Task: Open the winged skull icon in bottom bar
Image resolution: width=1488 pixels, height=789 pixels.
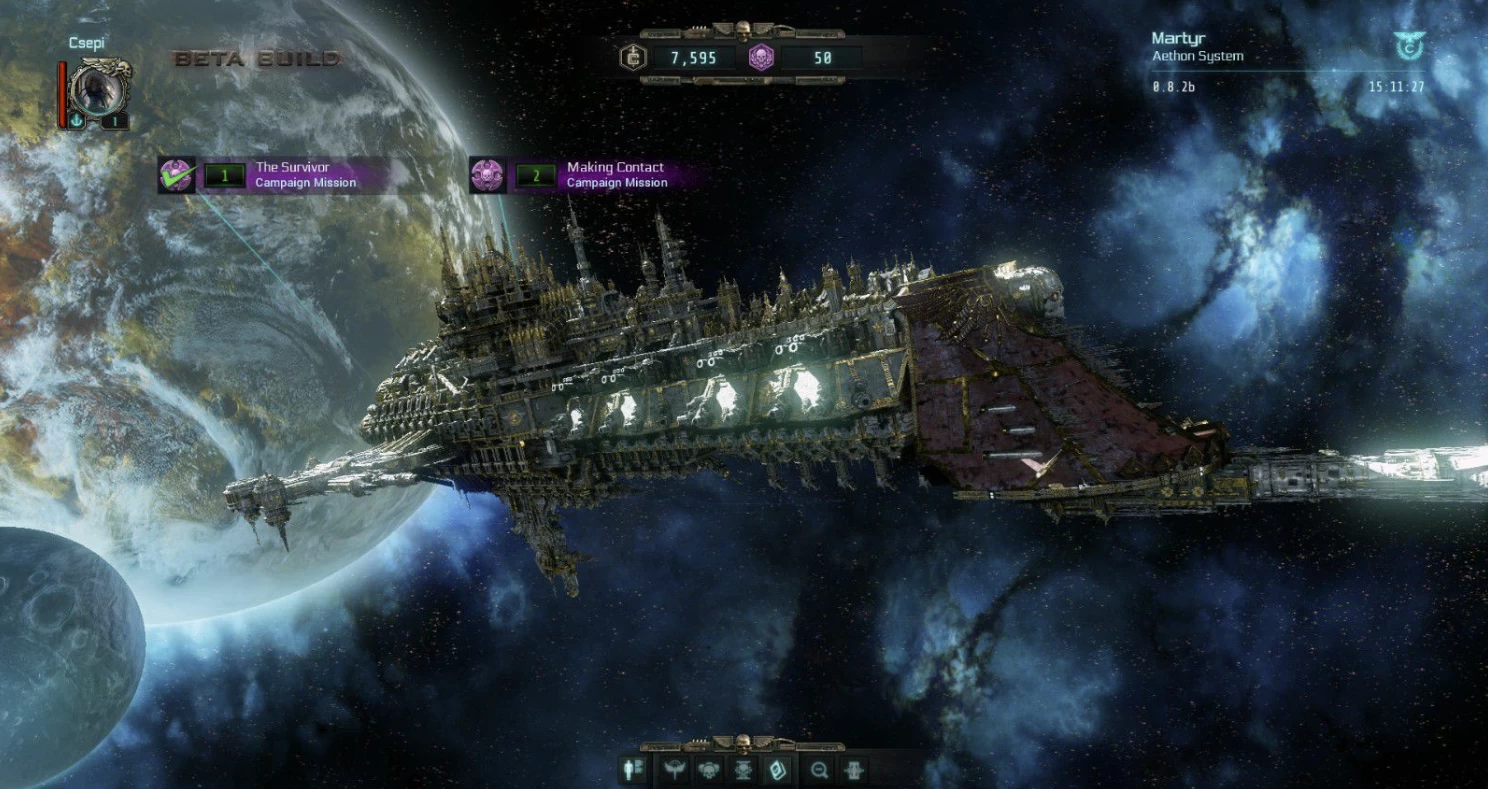Action: tap(709, 770)
